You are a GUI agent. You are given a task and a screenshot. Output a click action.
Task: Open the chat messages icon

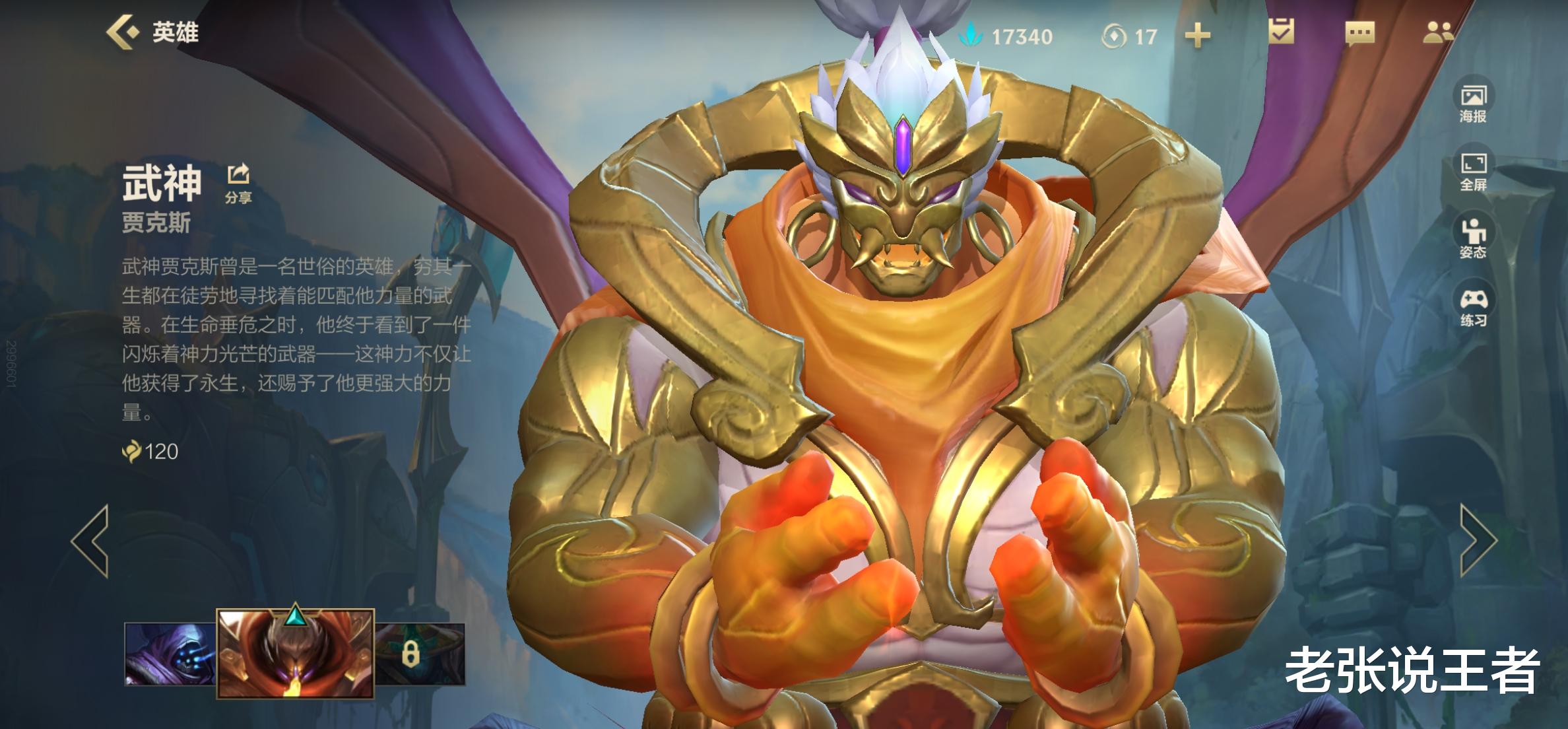click(1359, 33)
